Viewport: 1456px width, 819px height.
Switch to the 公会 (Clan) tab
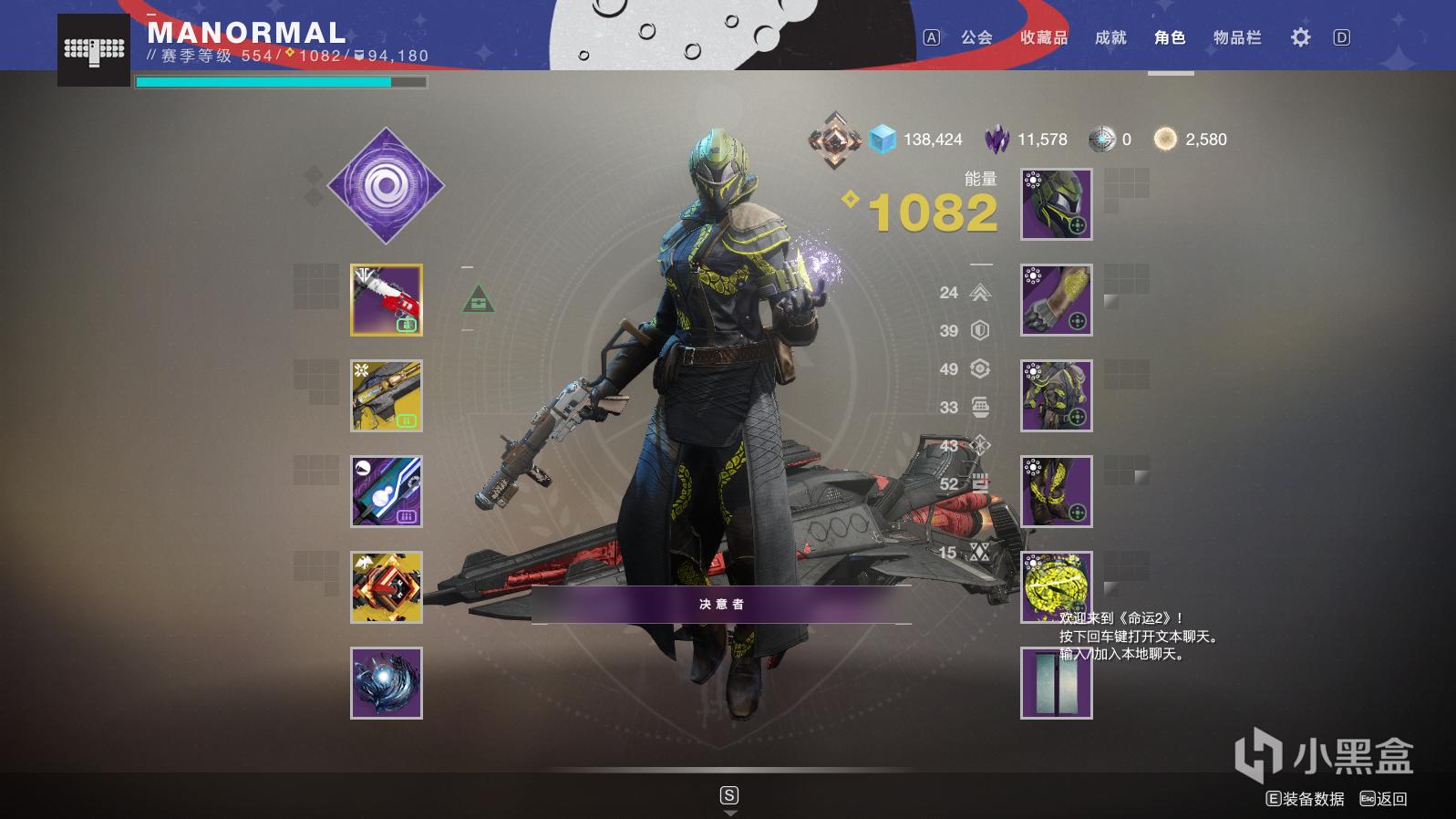[x=976, y=37]
